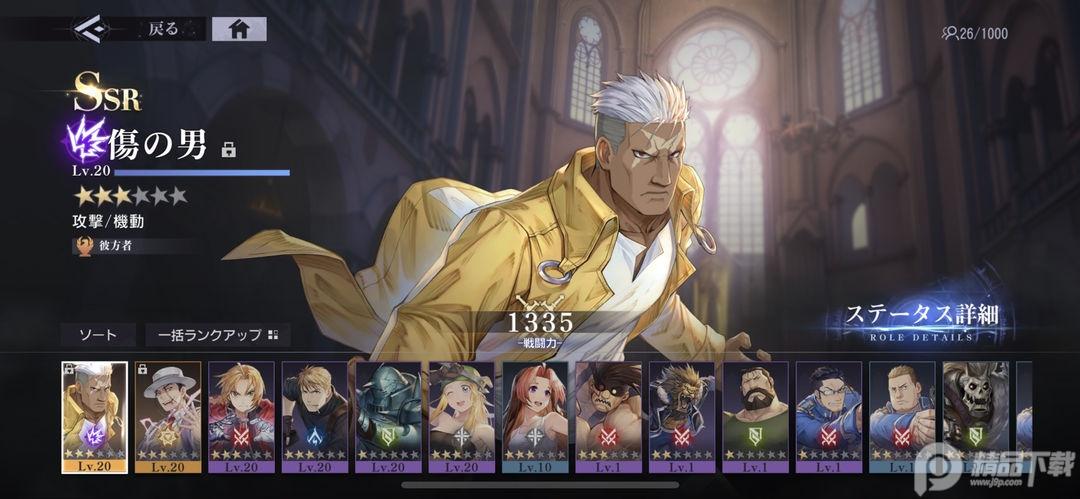Pick the bearded man in green shirt
Viewport: 1080px width, 499px height.
755,415
